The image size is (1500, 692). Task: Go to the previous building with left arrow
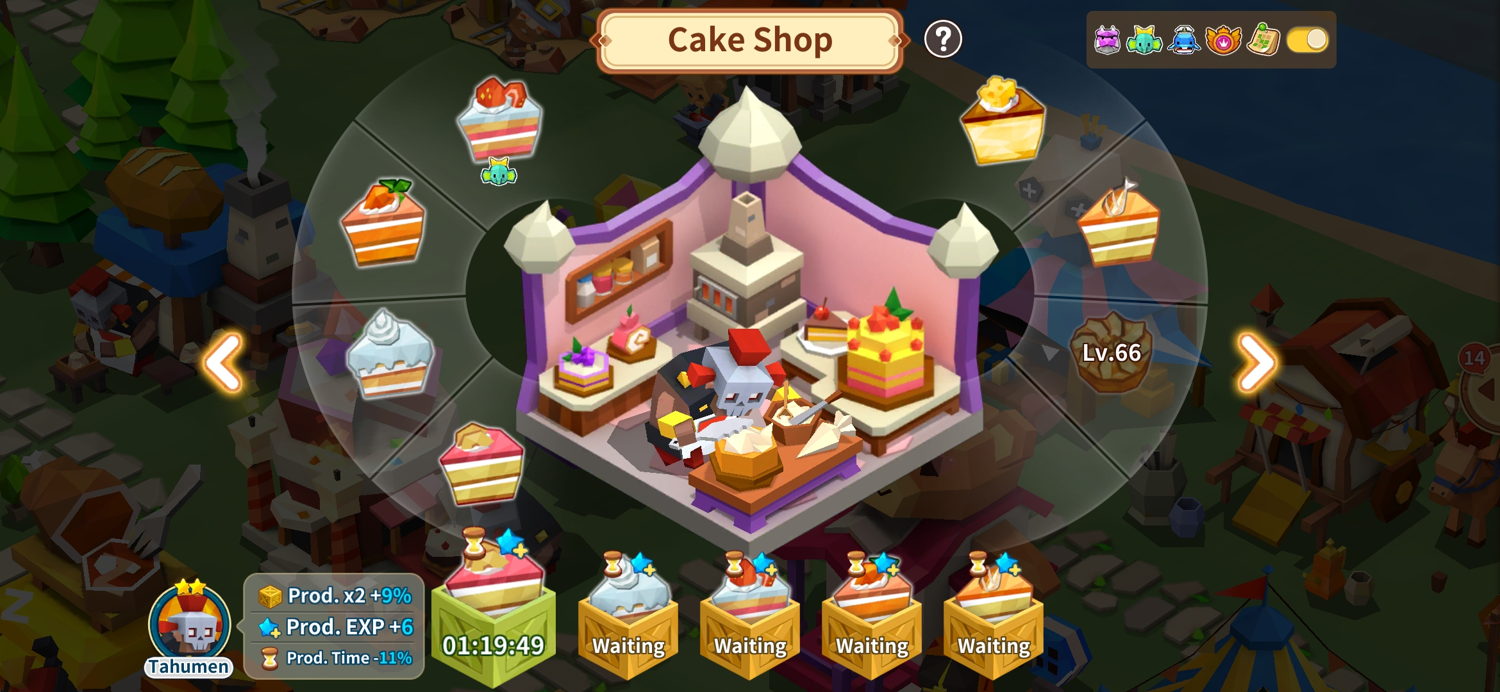coord(223,362)
